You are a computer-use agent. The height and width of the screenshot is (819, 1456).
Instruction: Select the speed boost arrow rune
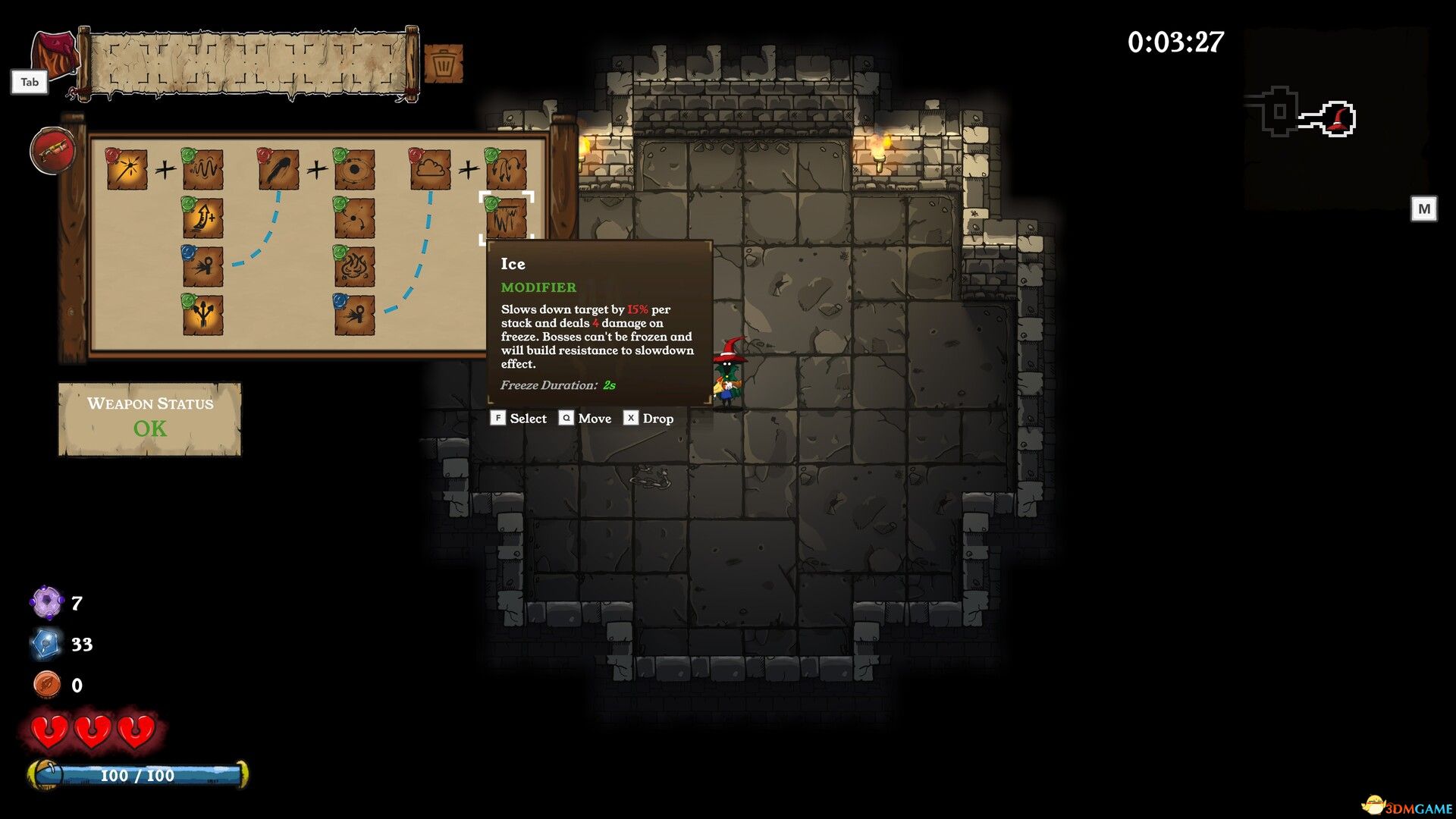[x=203, y=217]
